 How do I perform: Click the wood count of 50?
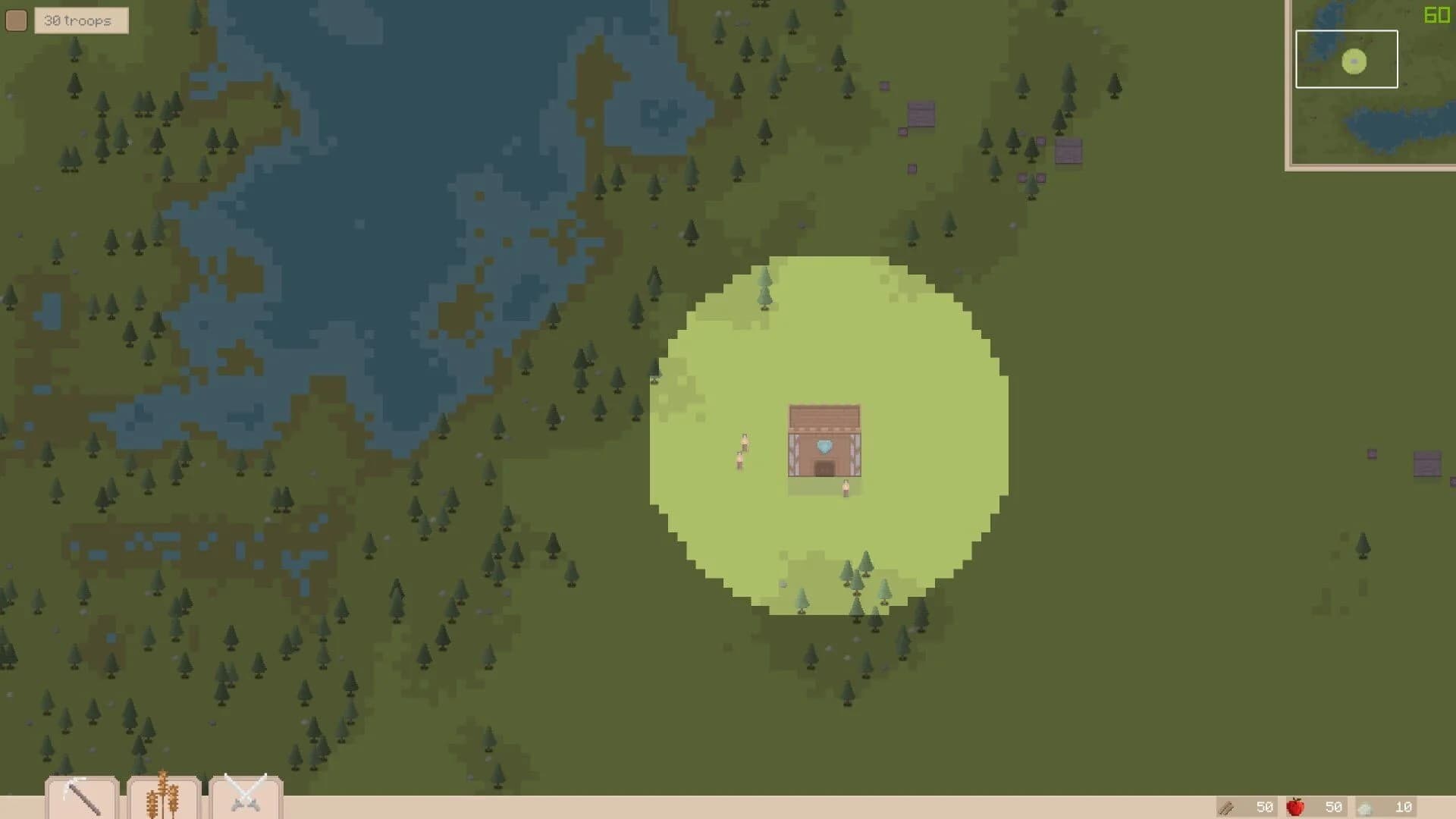tap(1264, 806)
